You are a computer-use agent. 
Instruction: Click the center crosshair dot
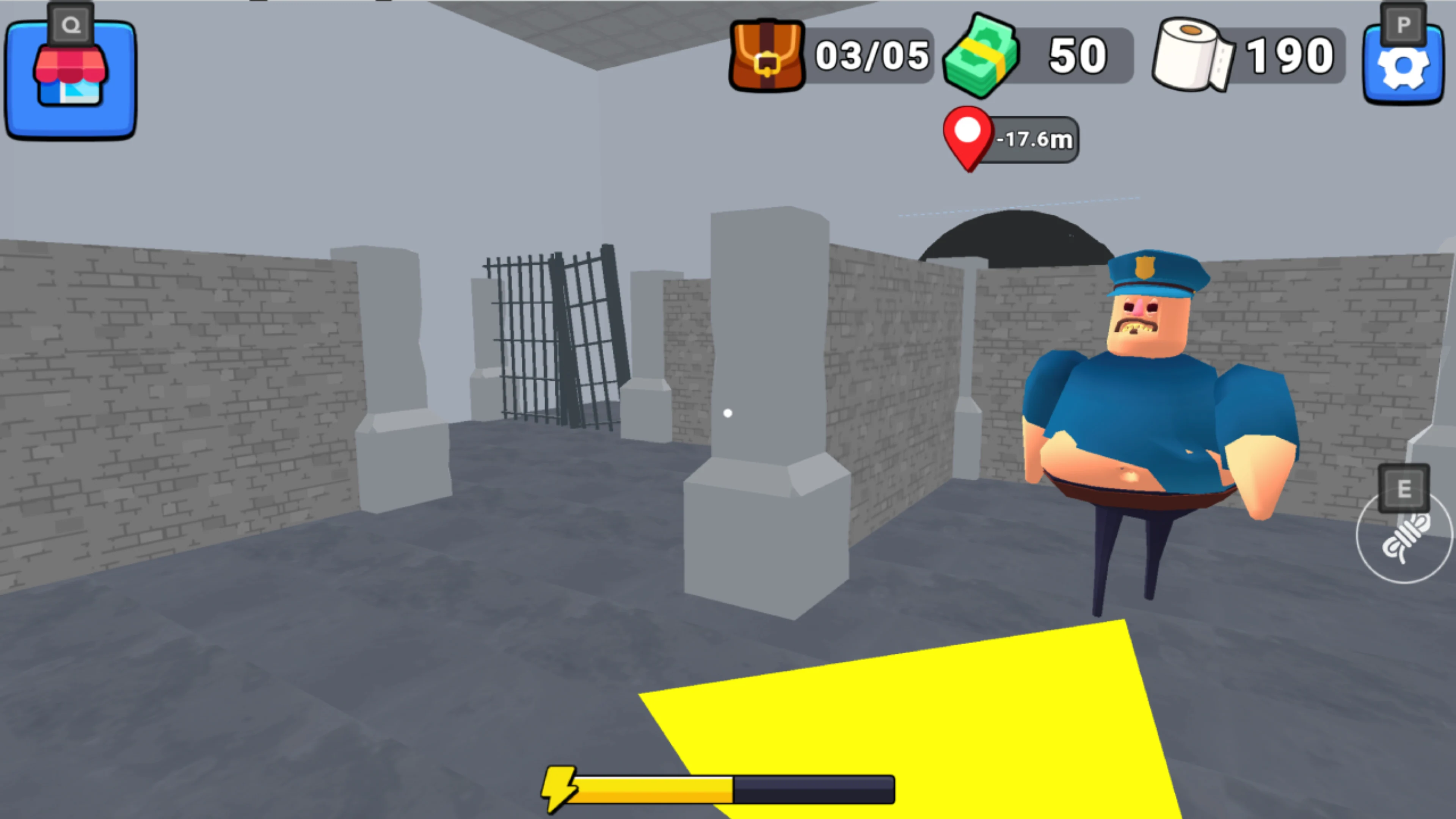[x=728, y=413]
